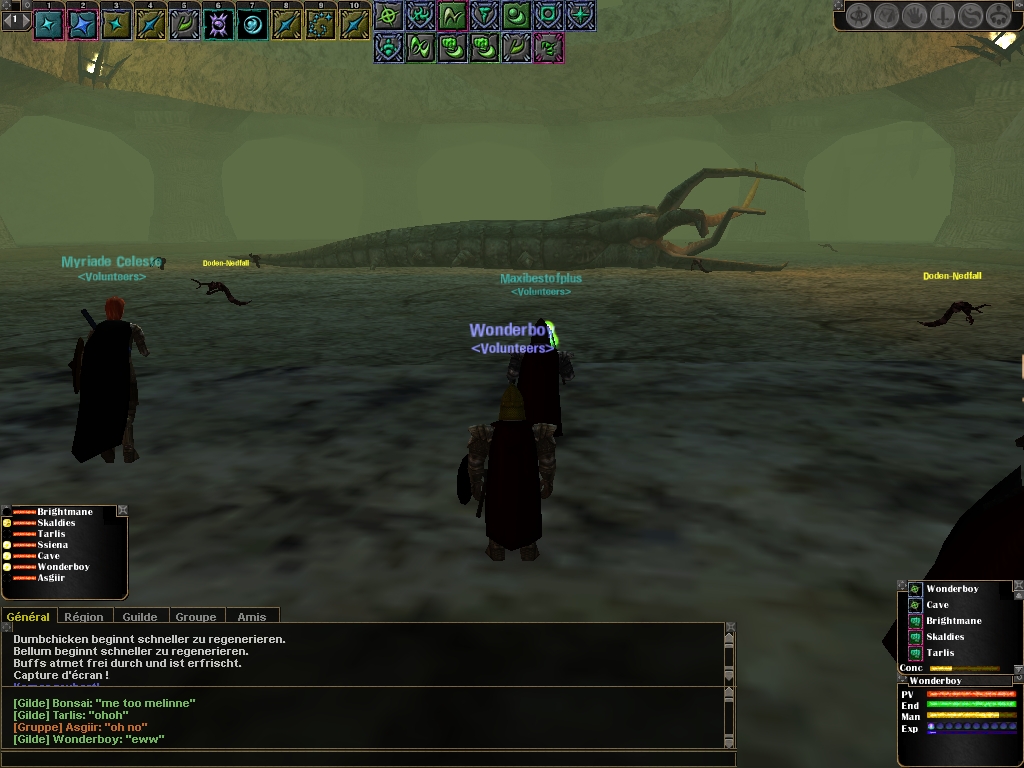Close the group member window
1024x768 pixels.
pyautogui.click(x=122, y=510)
